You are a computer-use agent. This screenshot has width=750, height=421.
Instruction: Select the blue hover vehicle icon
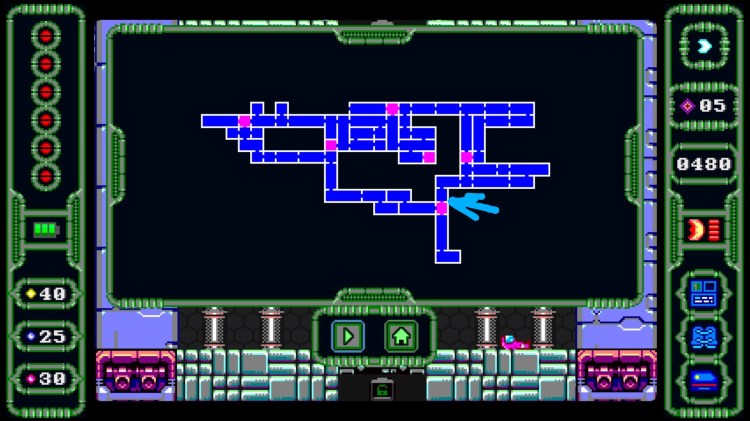click(x=703, y=380)
